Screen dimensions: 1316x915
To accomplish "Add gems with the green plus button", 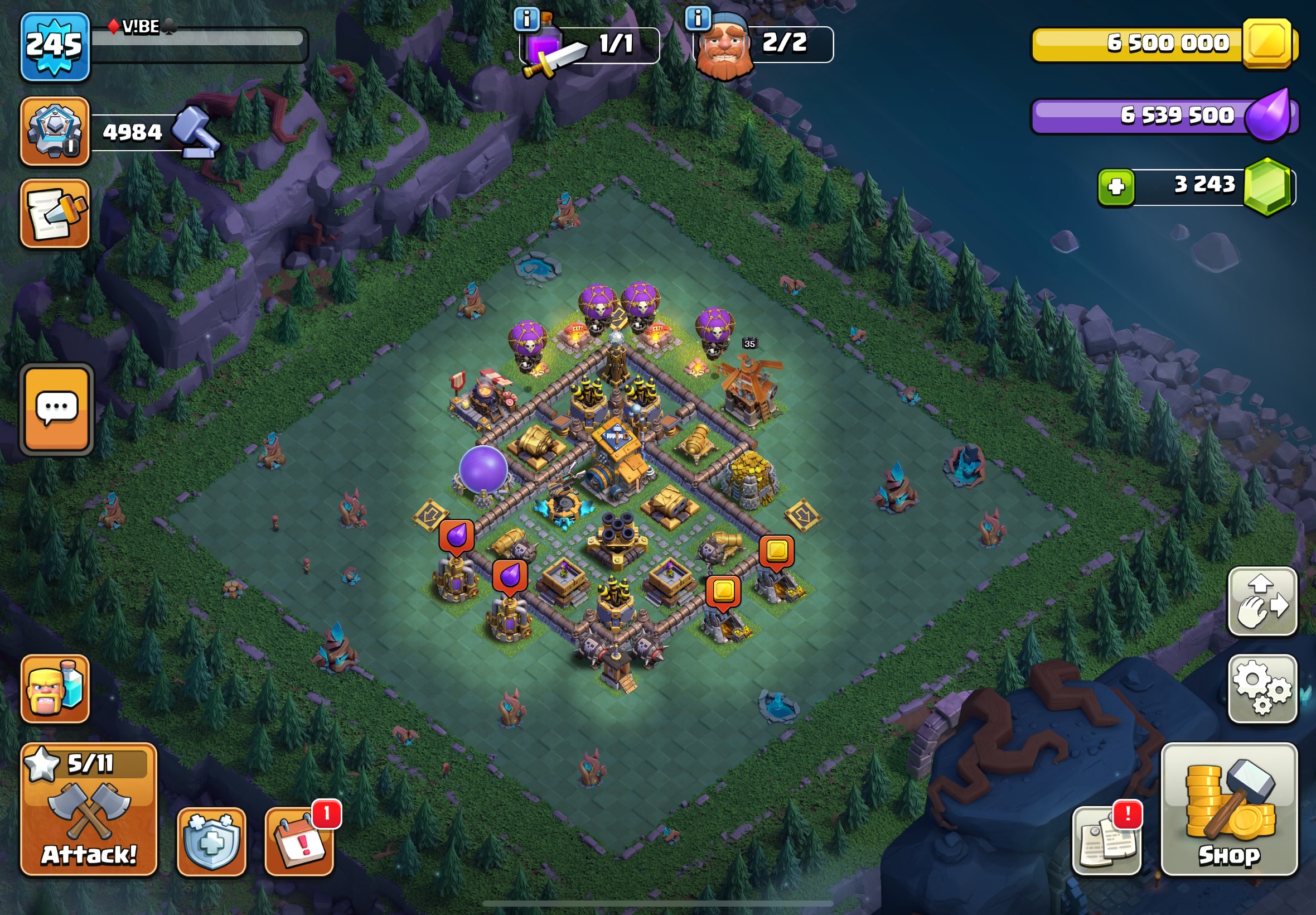I will pyautogui.click(x=1115, y=187).
